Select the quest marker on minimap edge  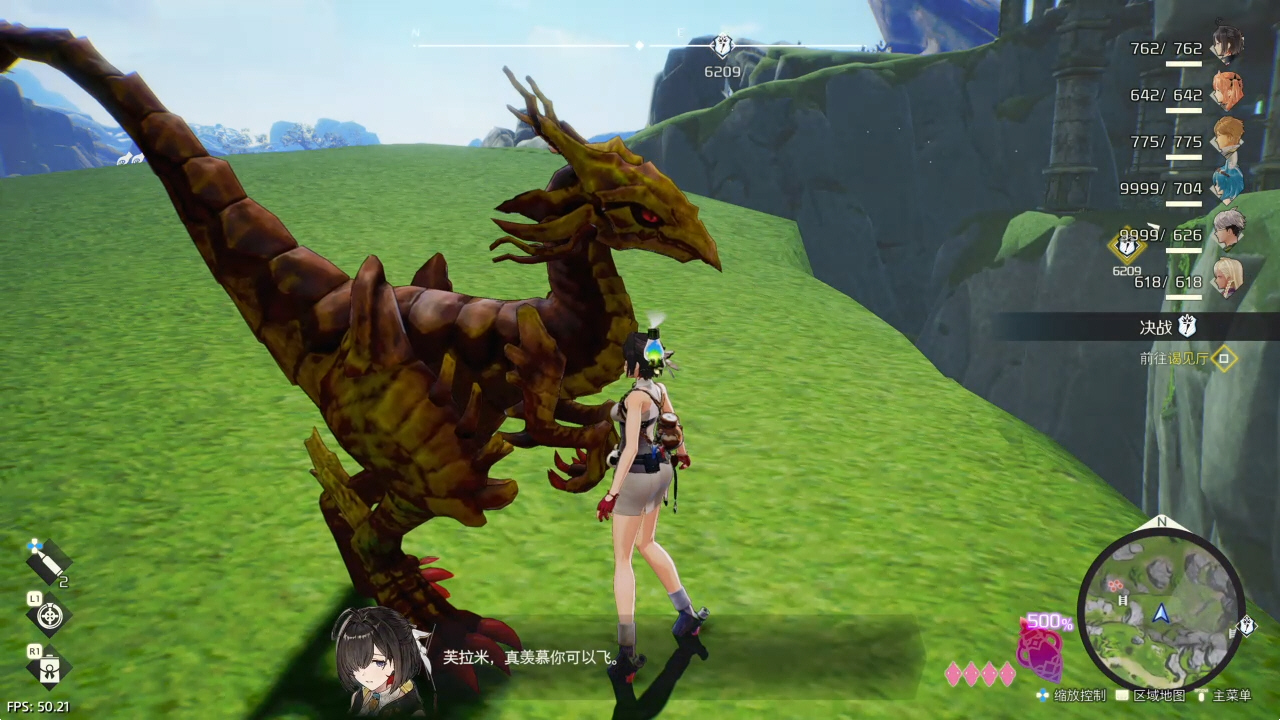point(1247,626)
